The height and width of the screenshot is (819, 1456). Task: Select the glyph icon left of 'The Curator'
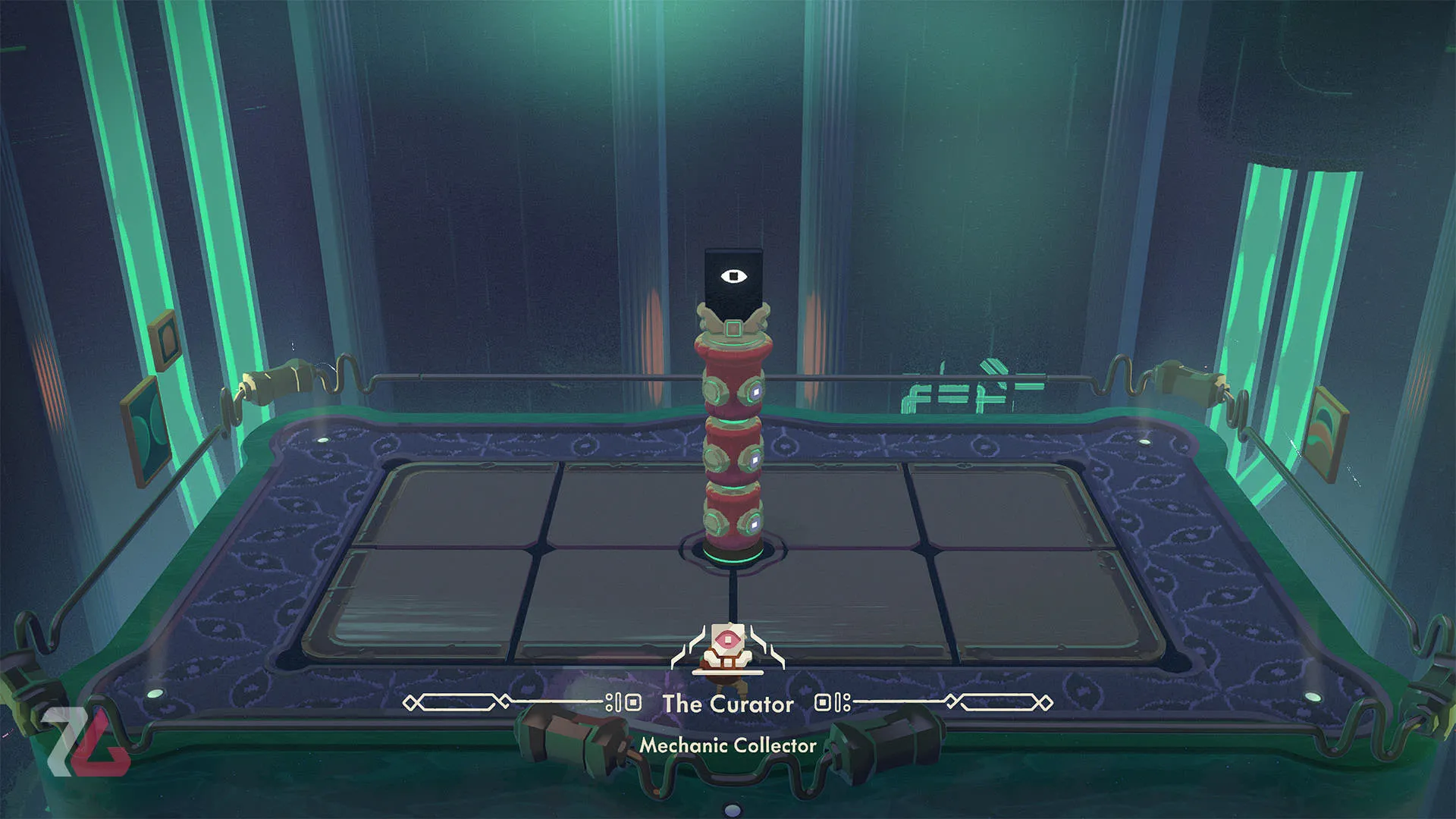pyautogui.click(x=623, y=704)
